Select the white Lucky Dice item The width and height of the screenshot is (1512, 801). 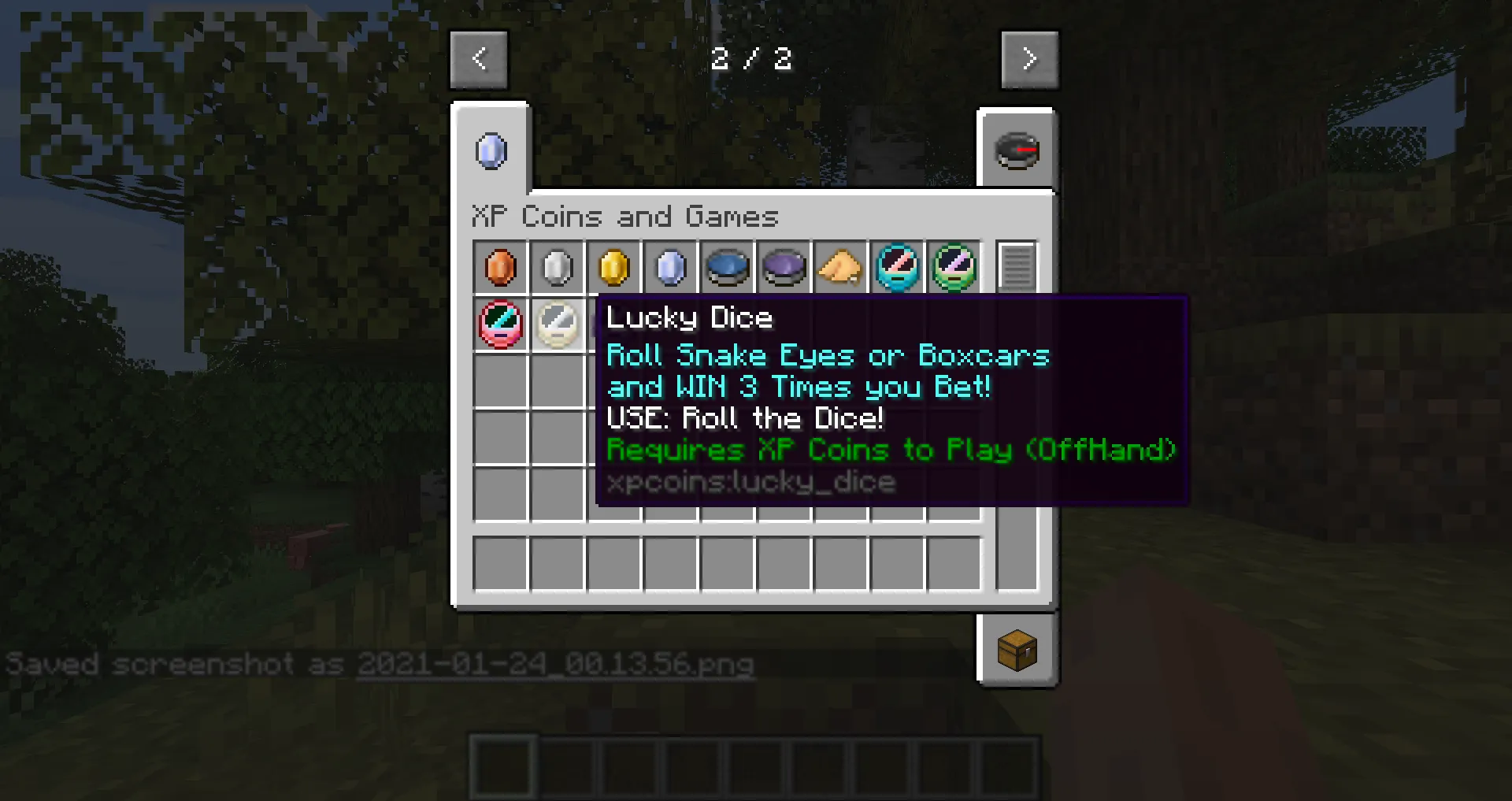(x=558, y=324)
